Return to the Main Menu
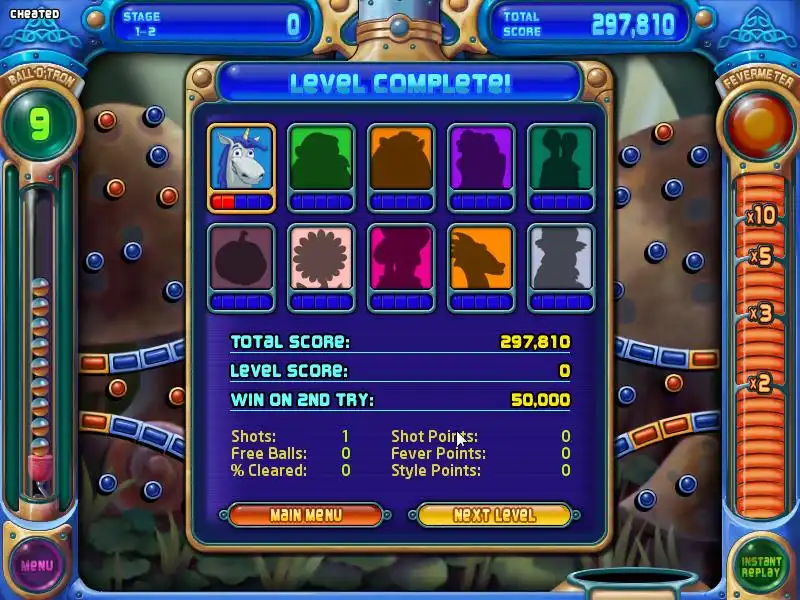Screen dimensions: 800x600 point(306,515)
